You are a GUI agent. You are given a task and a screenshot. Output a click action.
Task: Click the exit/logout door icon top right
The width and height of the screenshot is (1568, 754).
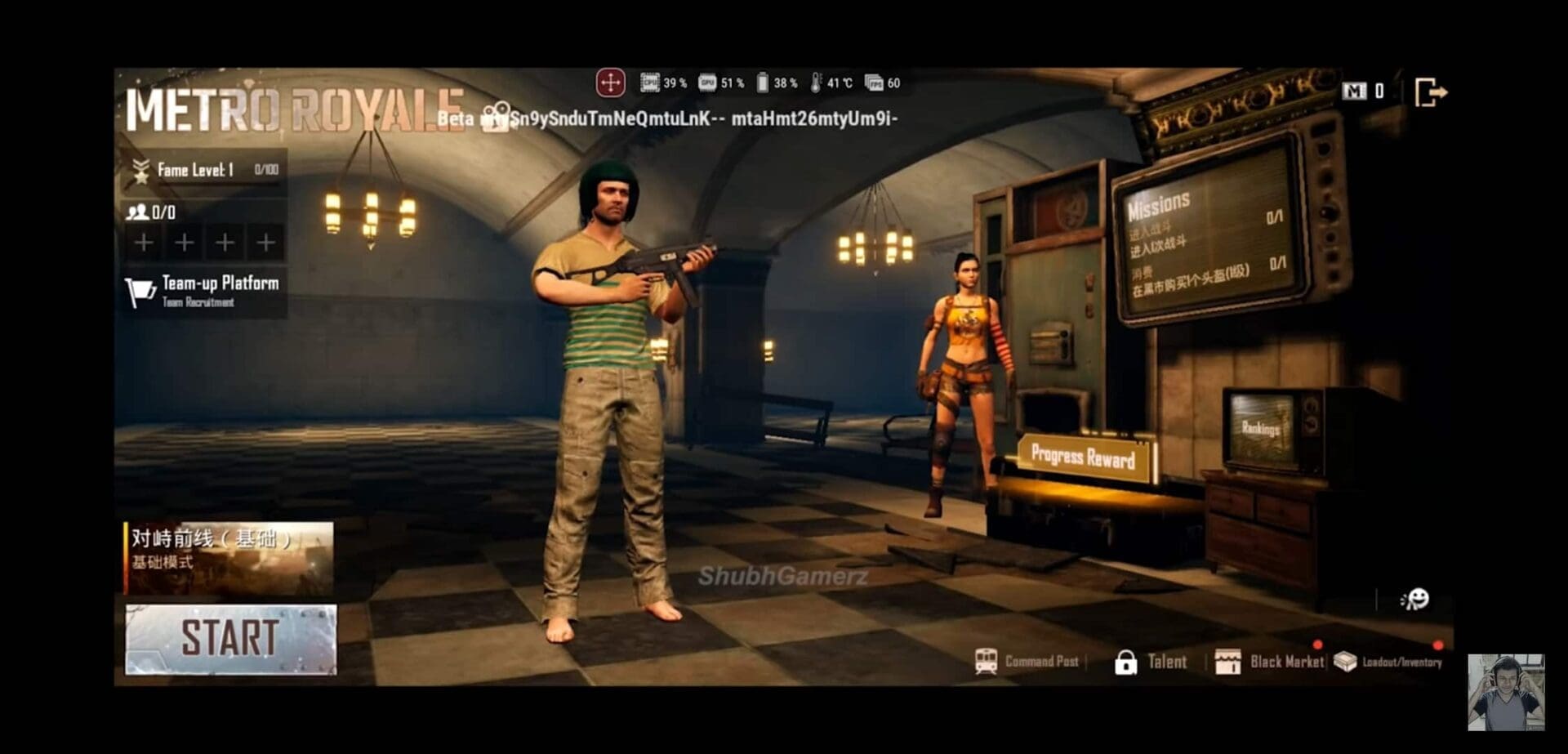(1430, 92)
